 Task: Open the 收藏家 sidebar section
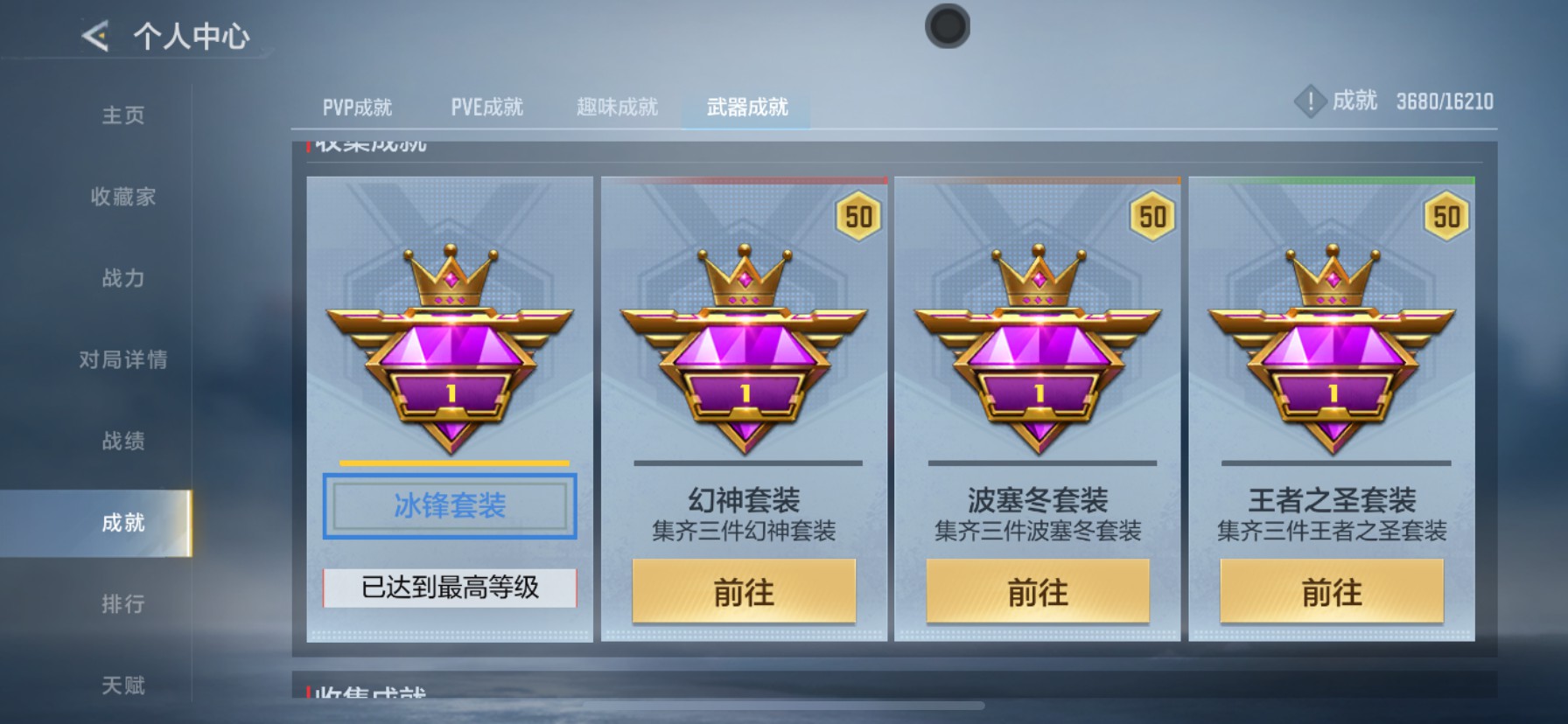(122, 198)
